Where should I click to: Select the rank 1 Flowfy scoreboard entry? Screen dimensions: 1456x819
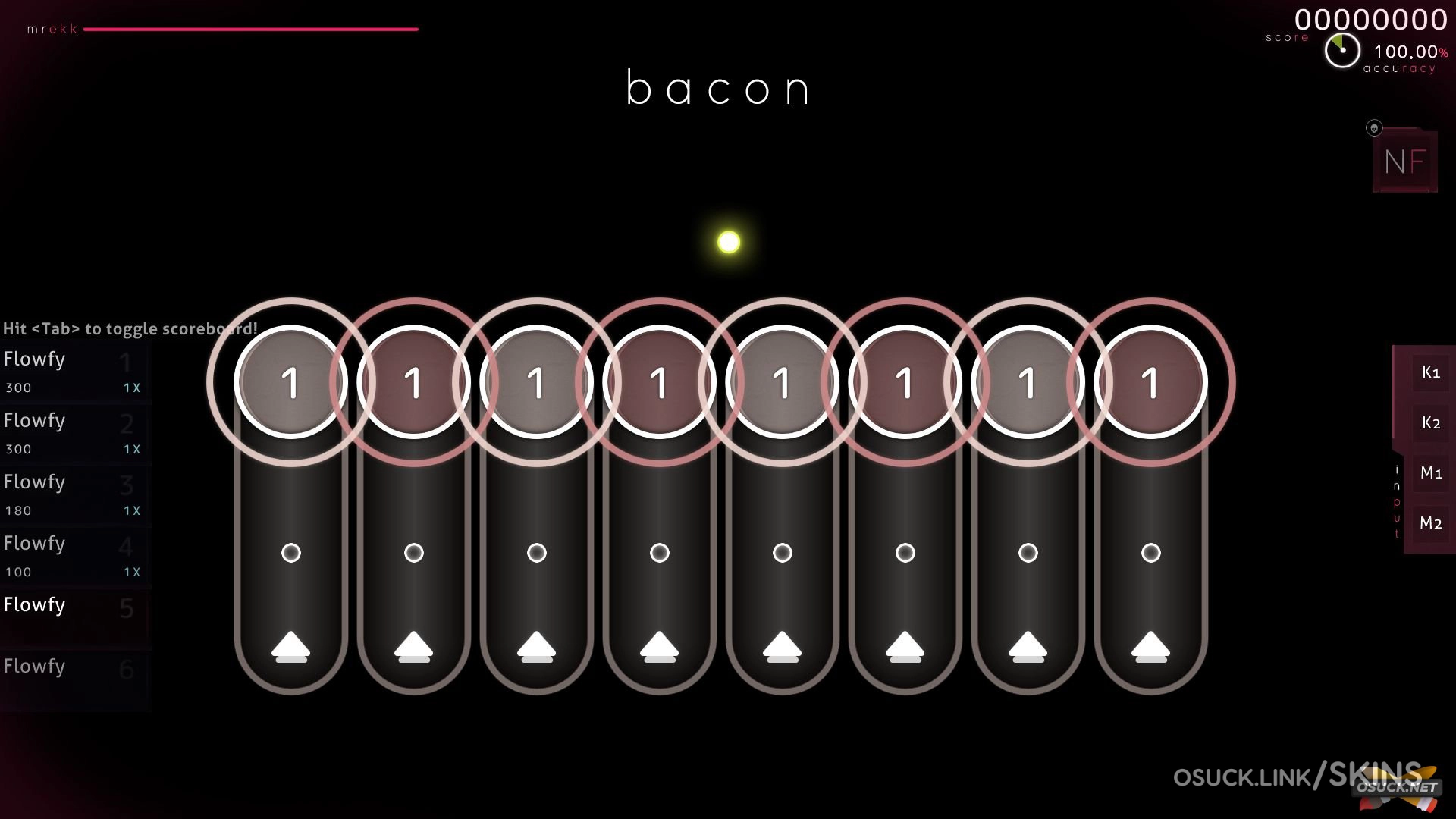(74, 372)
